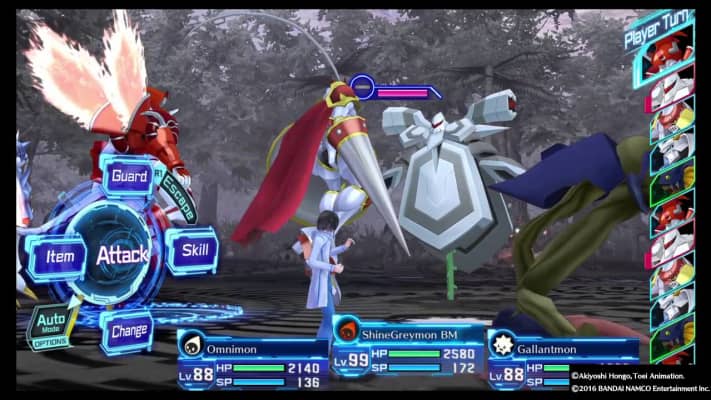Select Omnimon's status panel
This screenshot has width=711, height=400.
(x=252, y=359)
